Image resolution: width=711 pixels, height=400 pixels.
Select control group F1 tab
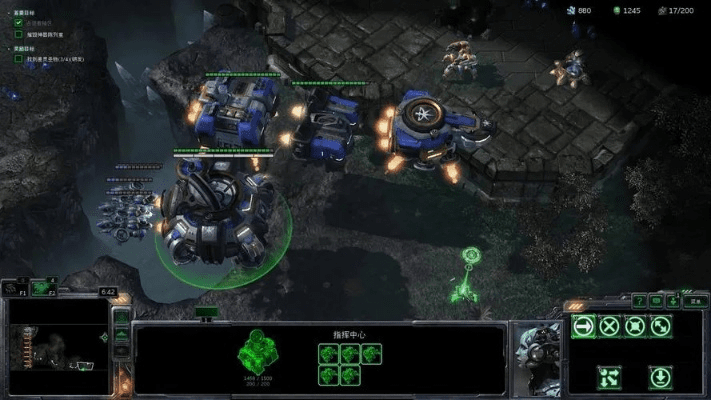point(15,288)
